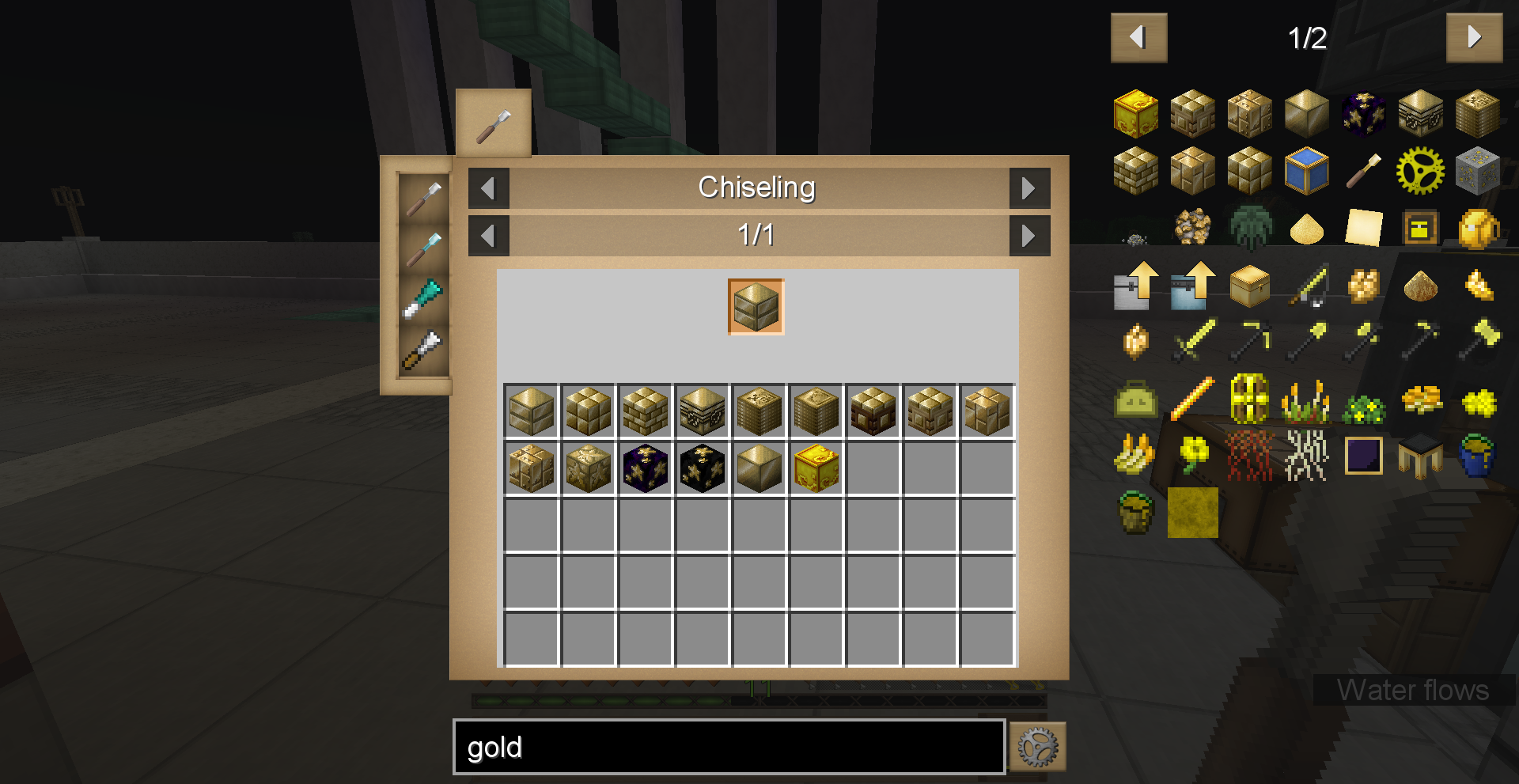This screenshot has width=1519, height=784.
Task: Click the back arrow on the 1/2 pager
Action: (x=1138, y=37)
